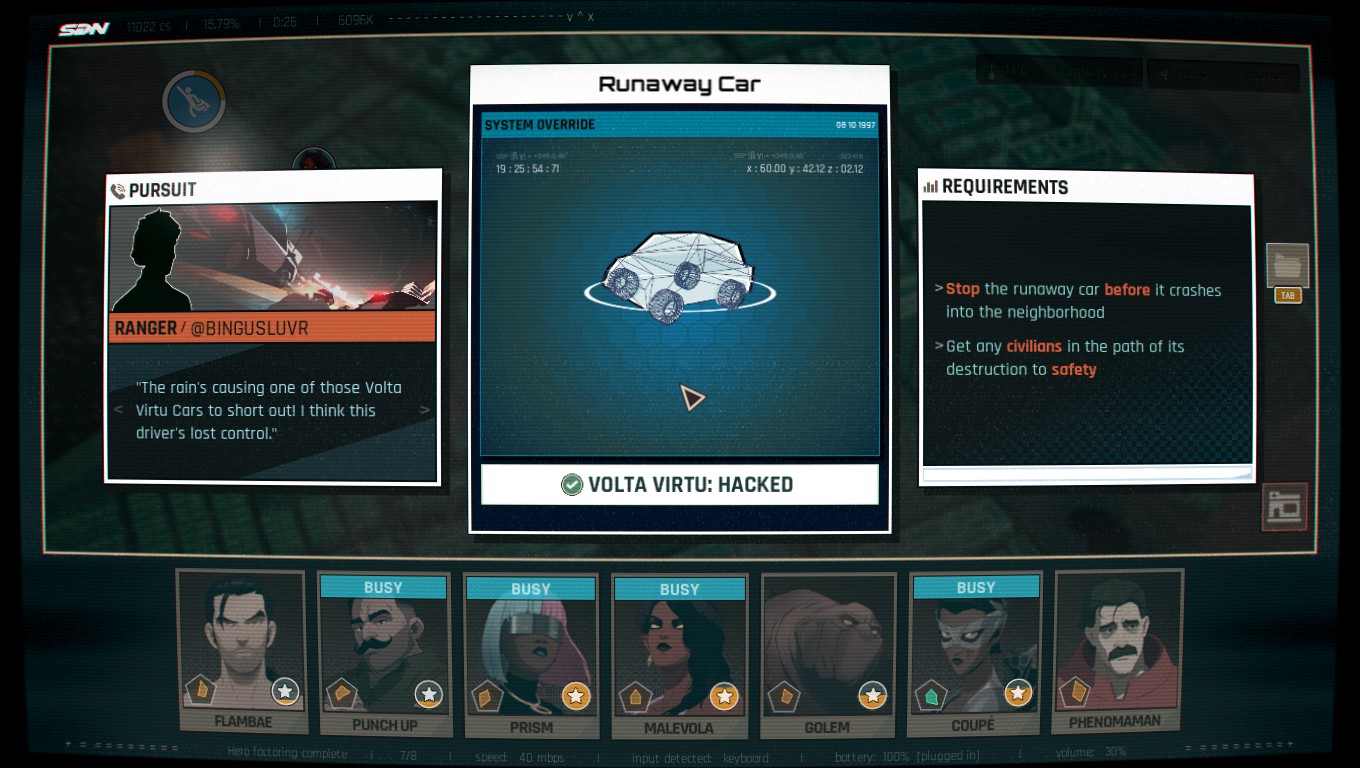1360x768 pixels.
Task: Click the circular hero timer icon
Action: pos(194,101)
